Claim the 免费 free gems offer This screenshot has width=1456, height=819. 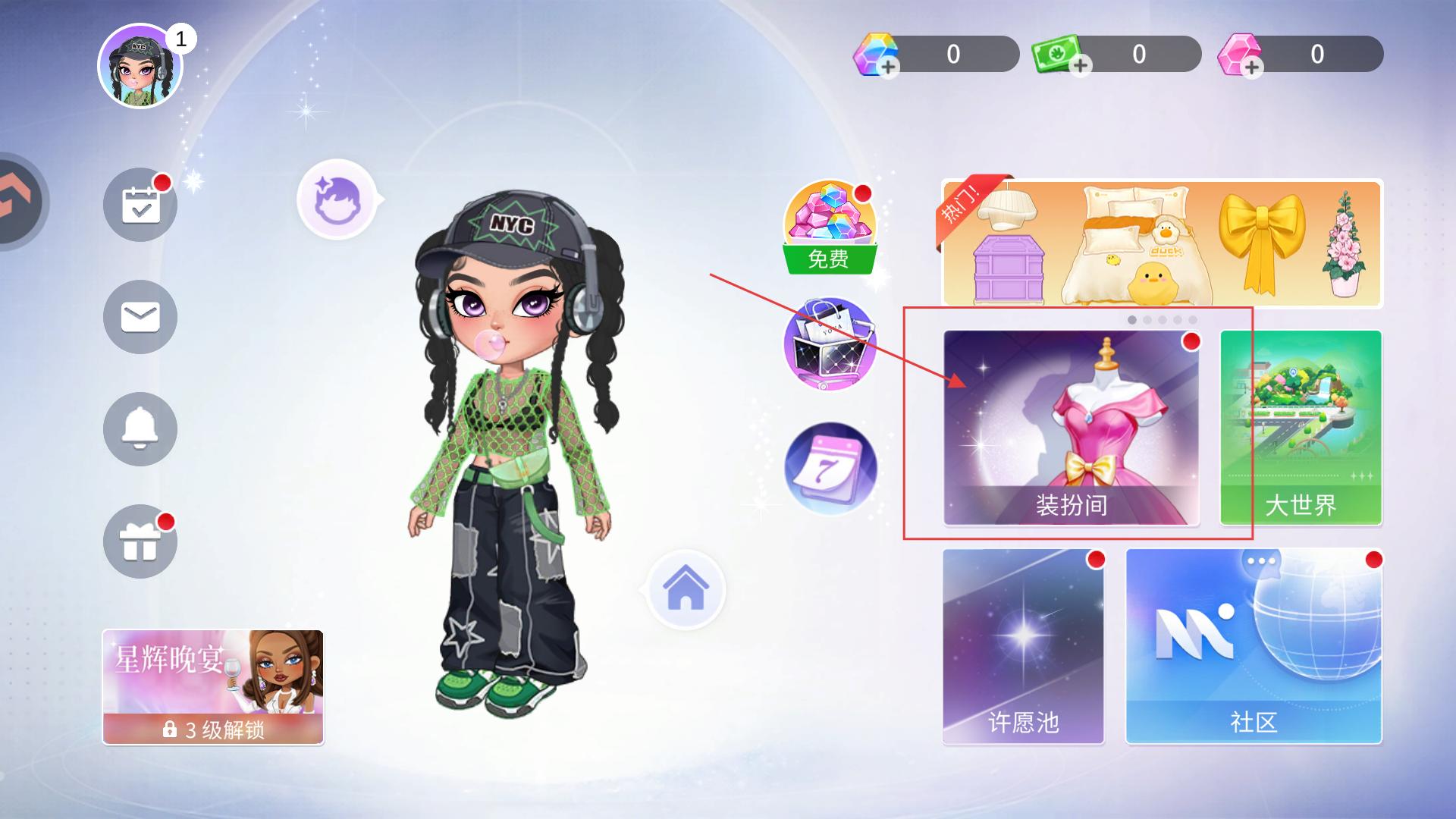[x=829, y=227]
